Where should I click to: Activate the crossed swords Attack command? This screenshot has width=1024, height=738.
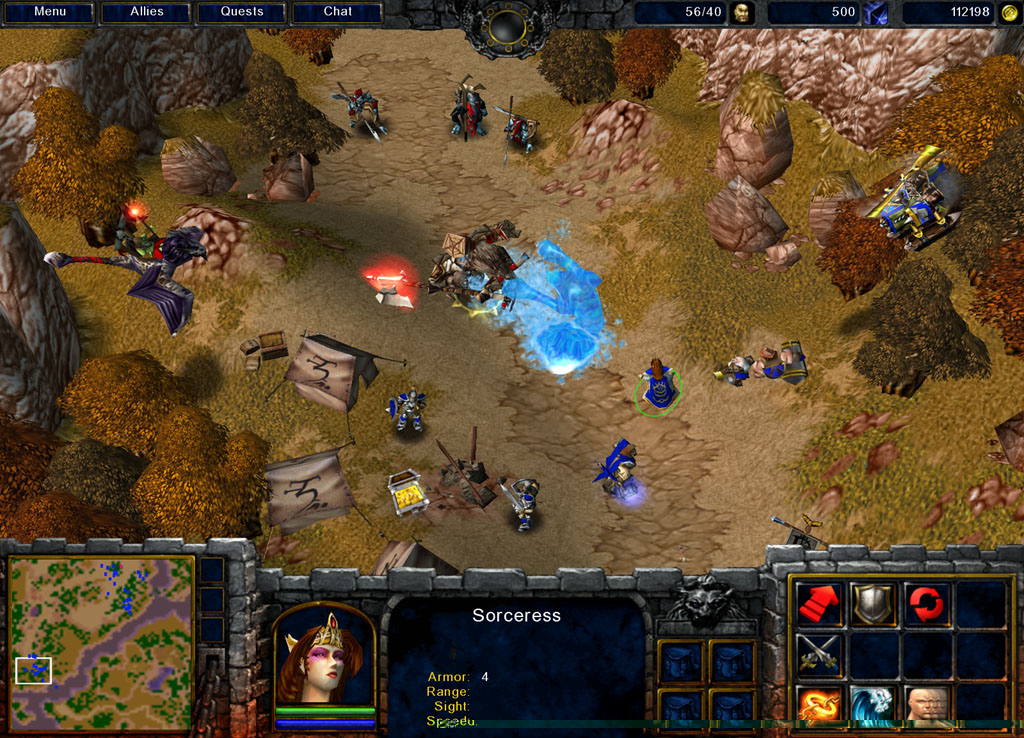point(819,656)
